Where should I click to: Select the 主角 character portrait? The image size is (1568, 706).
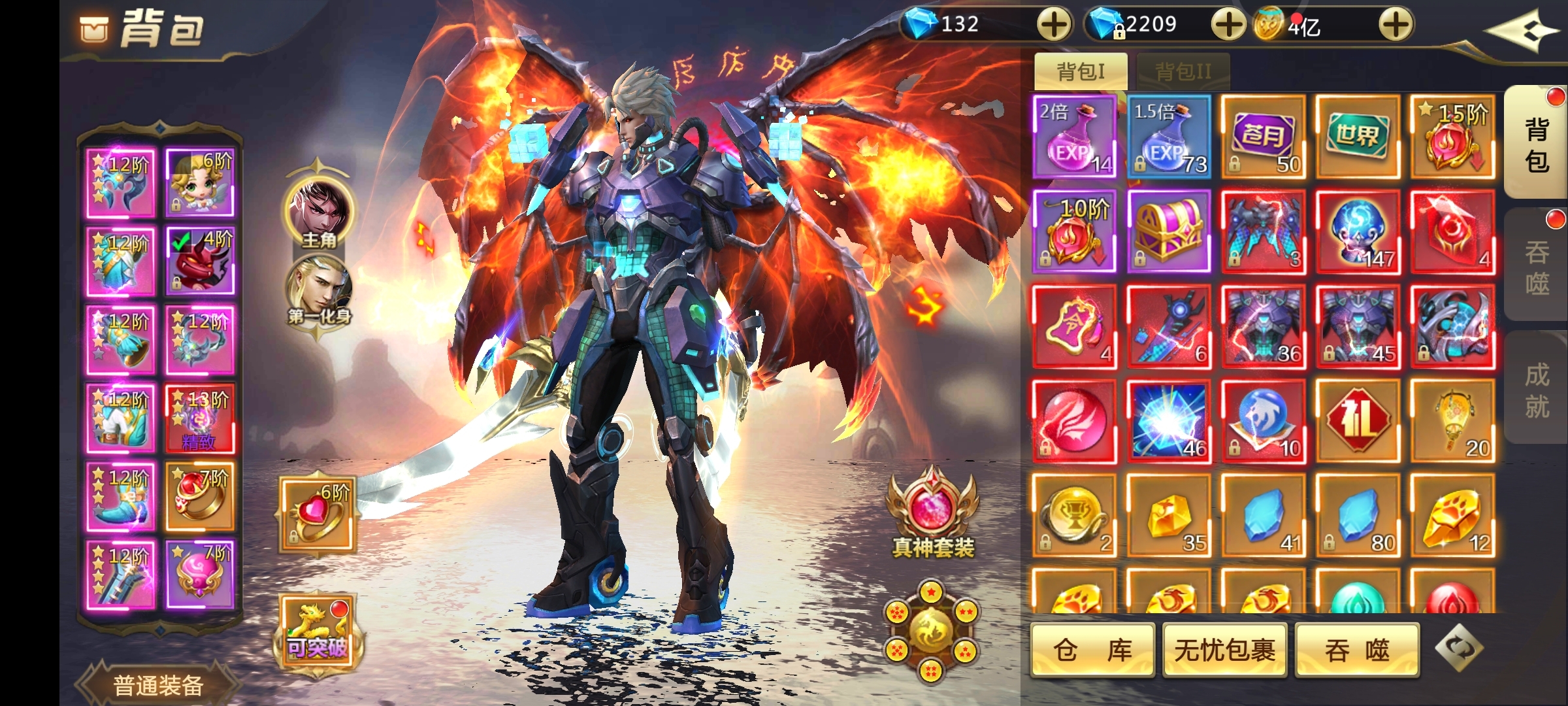(x=318, y=212)
